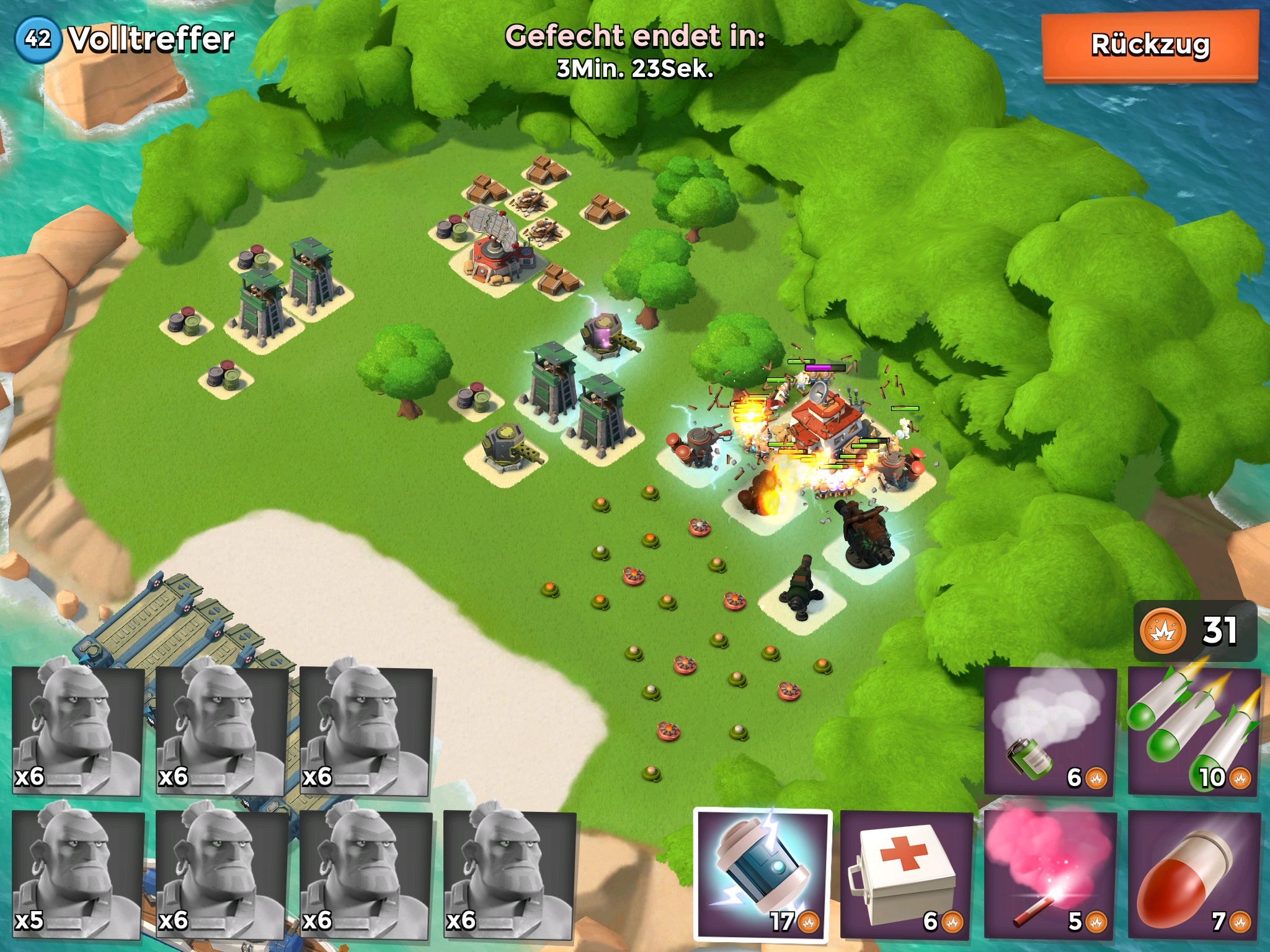
Task: Select the medkit healing ability
Action: [x=906, y=875]
